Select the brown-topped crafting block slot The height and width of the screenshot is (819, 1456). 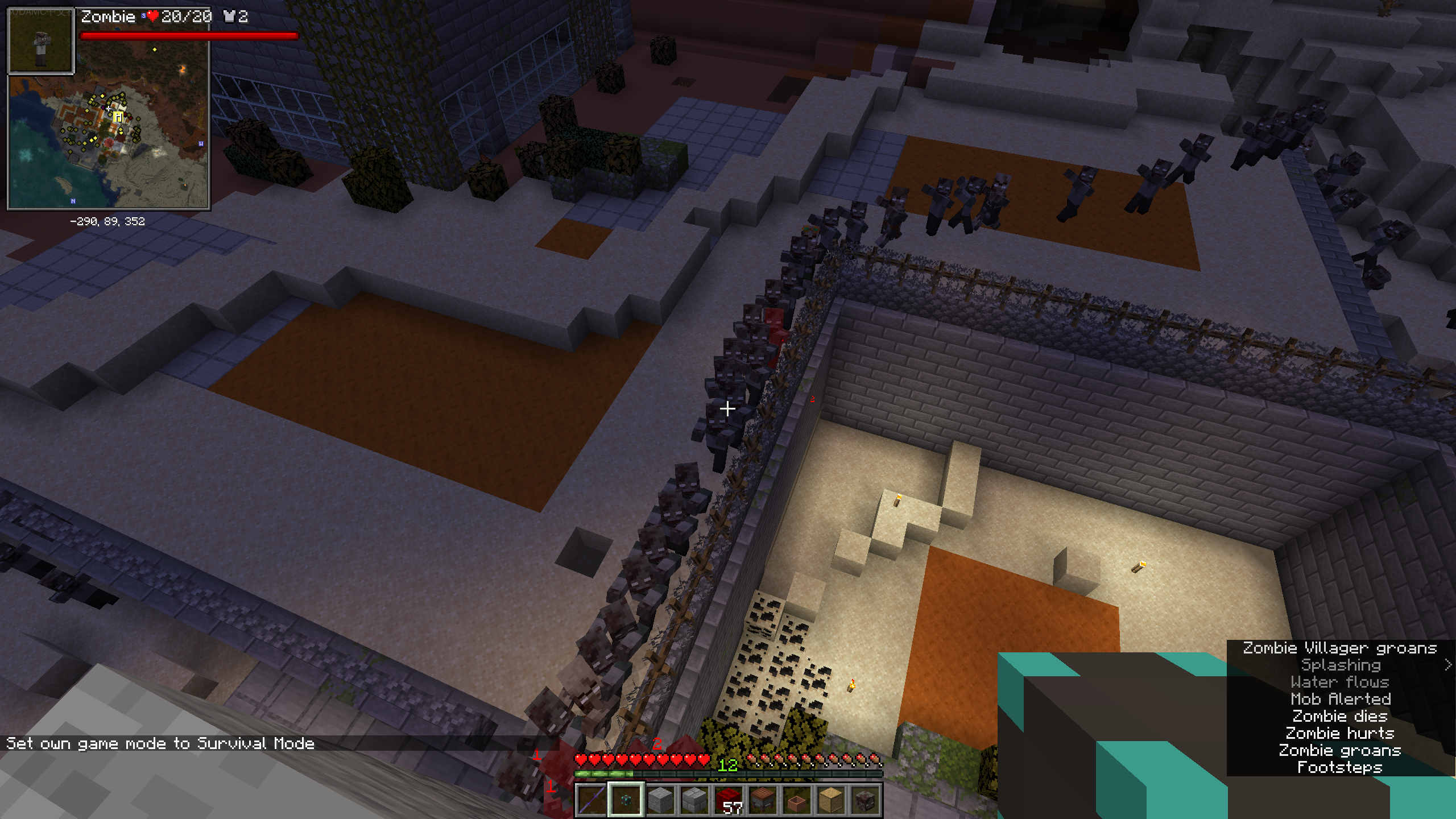click(x=763, y=799)
